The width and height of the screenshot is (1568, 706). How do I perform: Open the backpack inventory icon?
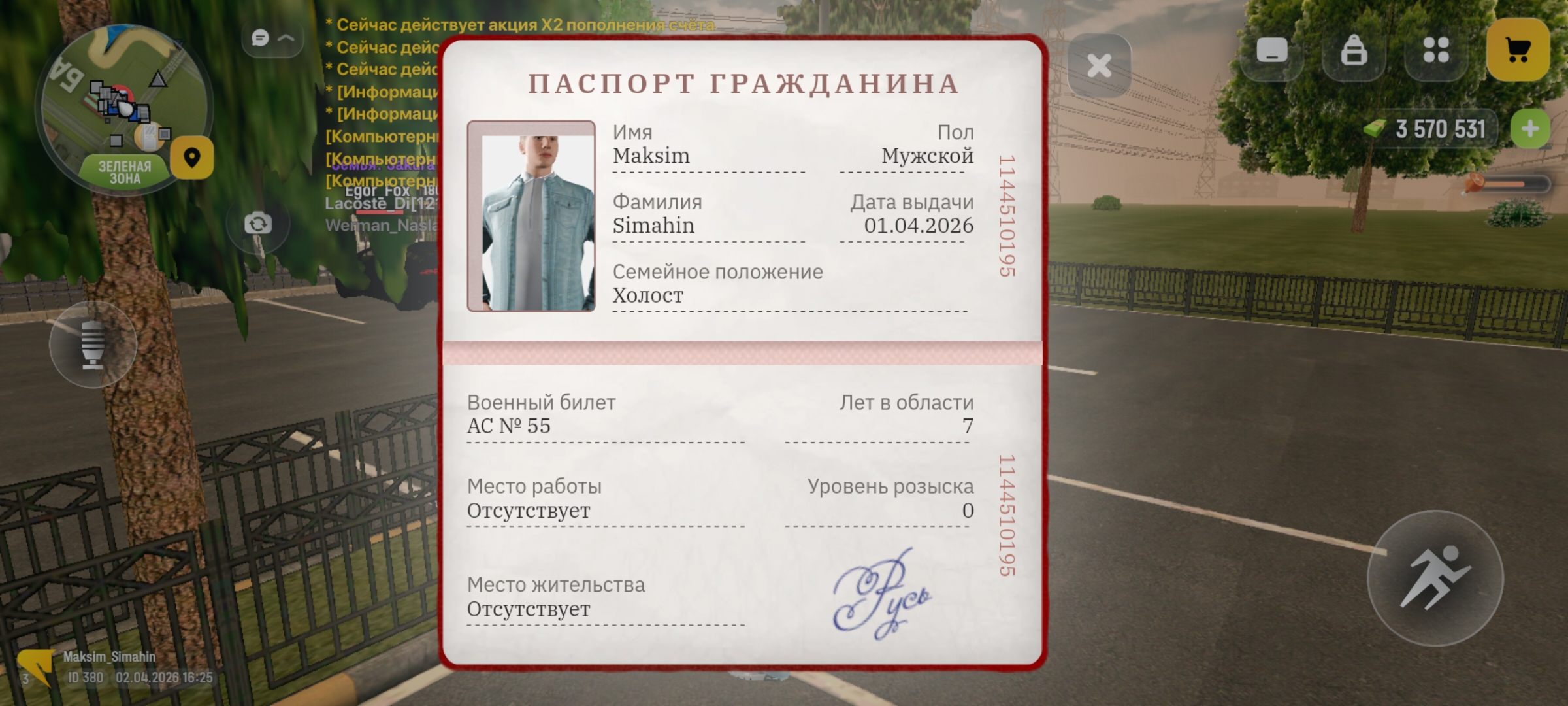click(1354, 50)
